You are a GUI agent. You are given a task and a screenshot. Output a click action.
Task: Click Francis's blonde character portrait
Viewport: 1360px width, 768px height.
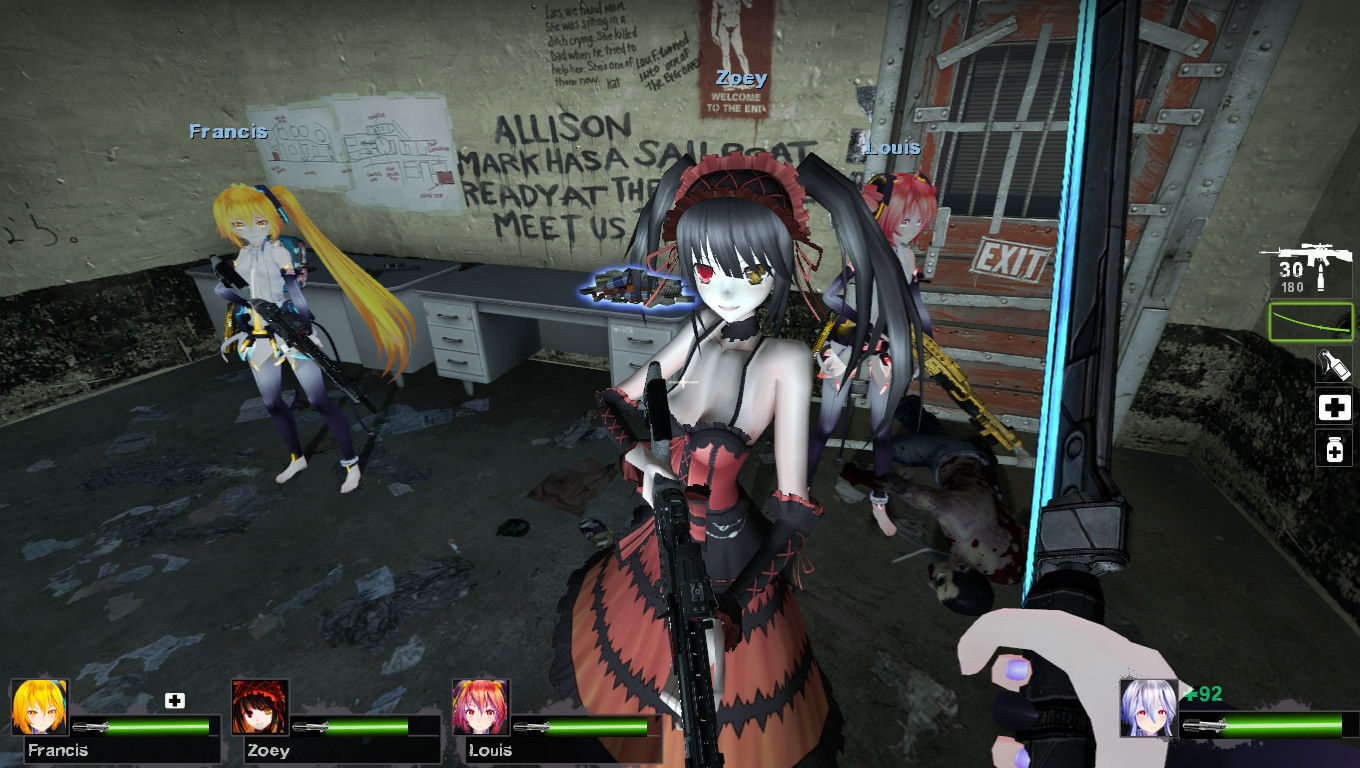40,708
